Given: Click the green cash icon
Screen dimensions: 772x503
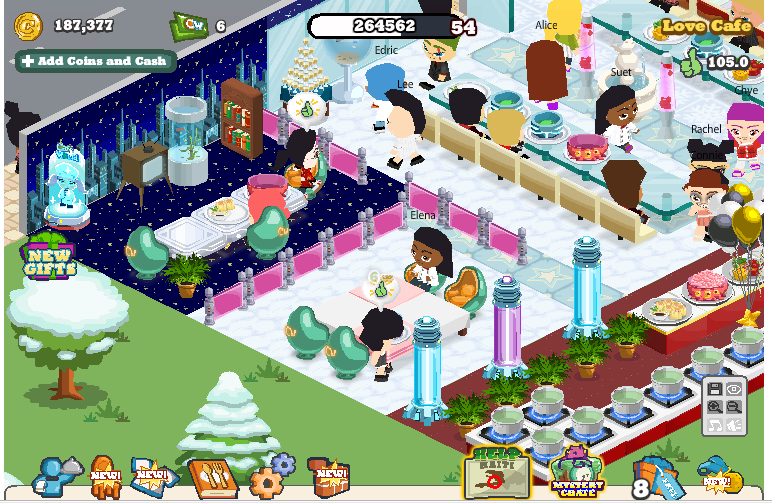Looking at the screenshot, I should (x=188, y=24).
